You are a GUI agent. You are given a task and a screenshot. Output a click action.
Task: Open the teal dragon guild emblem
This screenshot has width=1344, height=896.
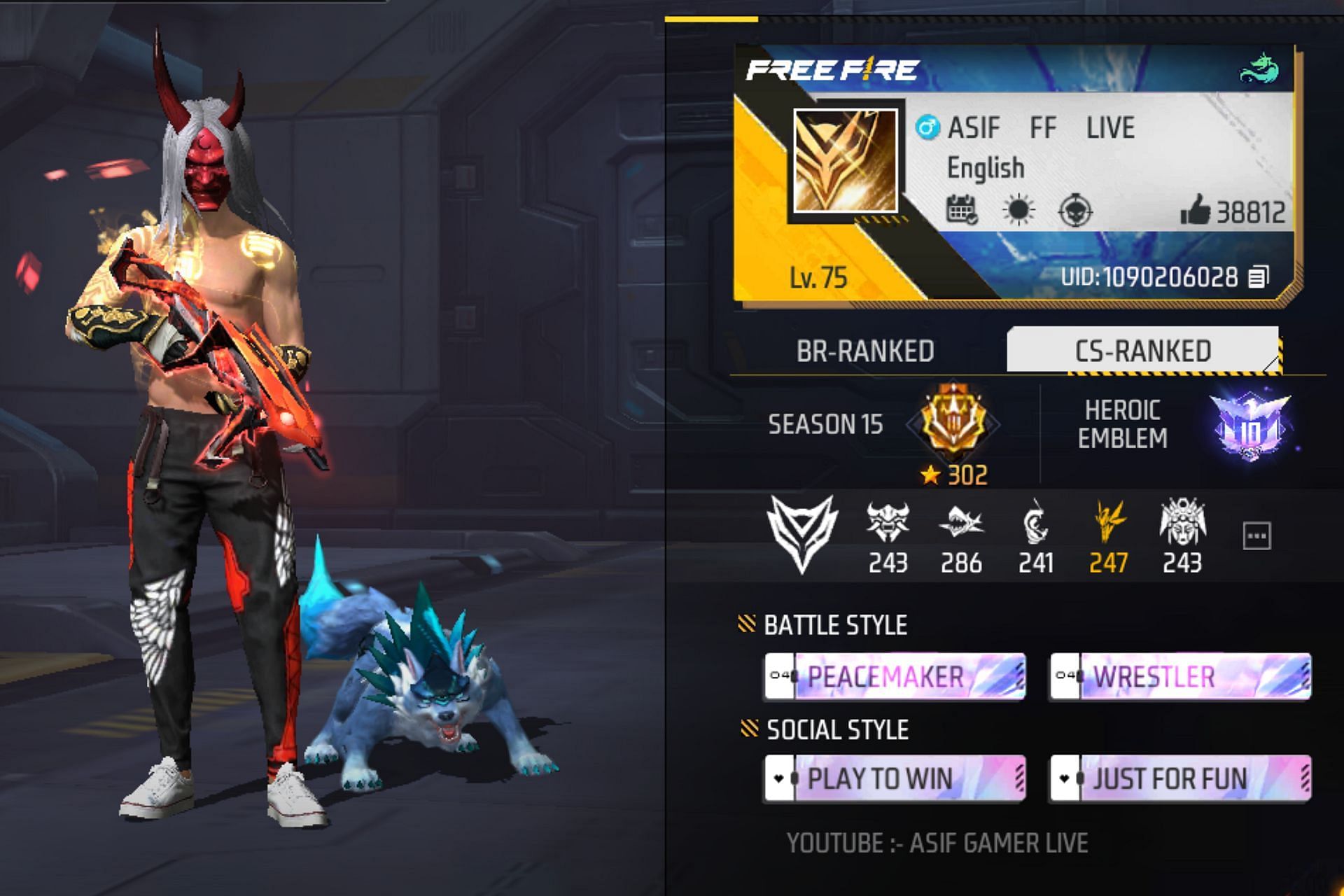(x=1259, y=69)
